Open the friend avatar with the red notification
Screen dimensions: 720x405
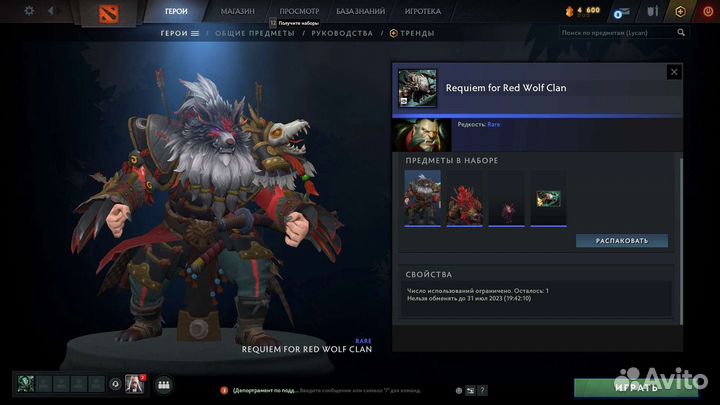coord(134,384)
